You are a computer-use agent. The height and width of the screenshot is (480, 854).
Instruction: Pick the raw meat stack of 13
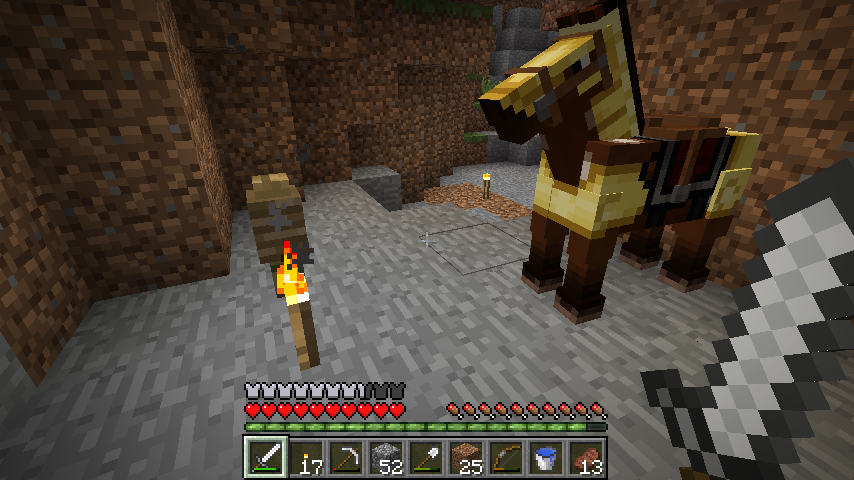(586, 458)
